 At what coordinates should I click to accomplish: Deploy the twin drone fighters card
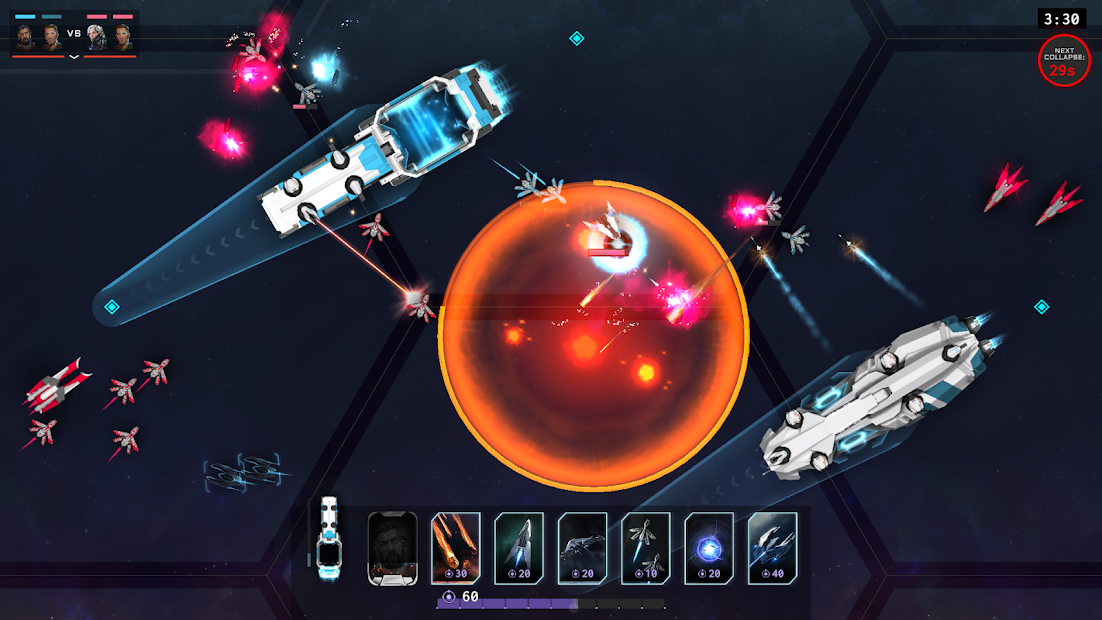646,547
